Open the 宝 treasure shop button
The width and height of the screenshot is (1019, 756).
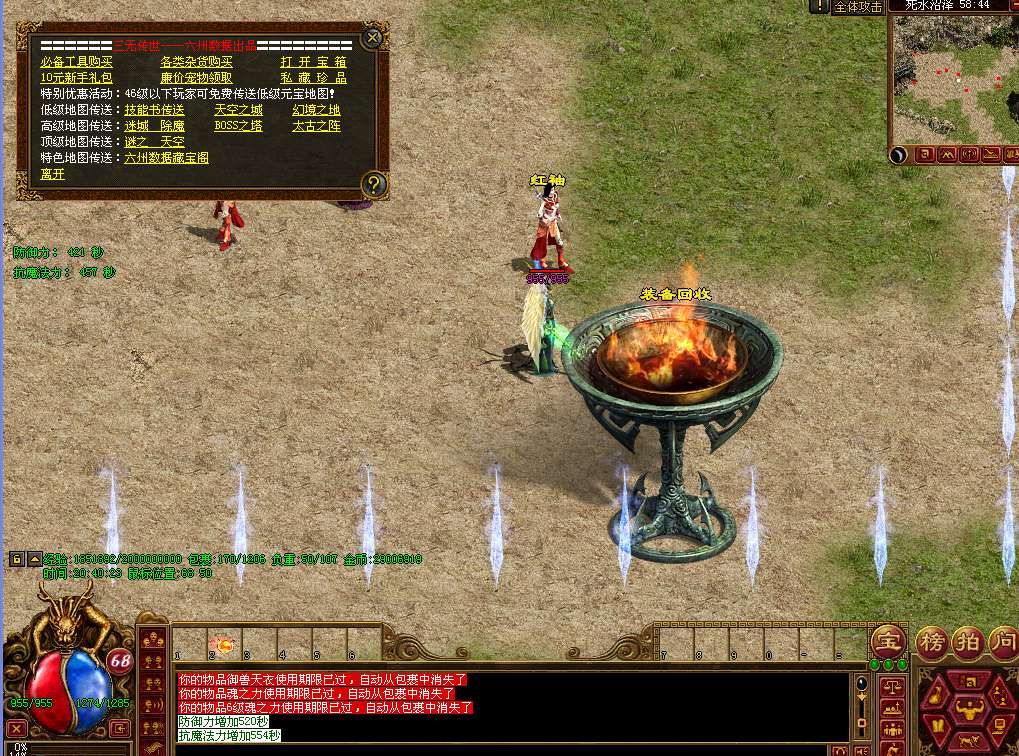[886, 641]
